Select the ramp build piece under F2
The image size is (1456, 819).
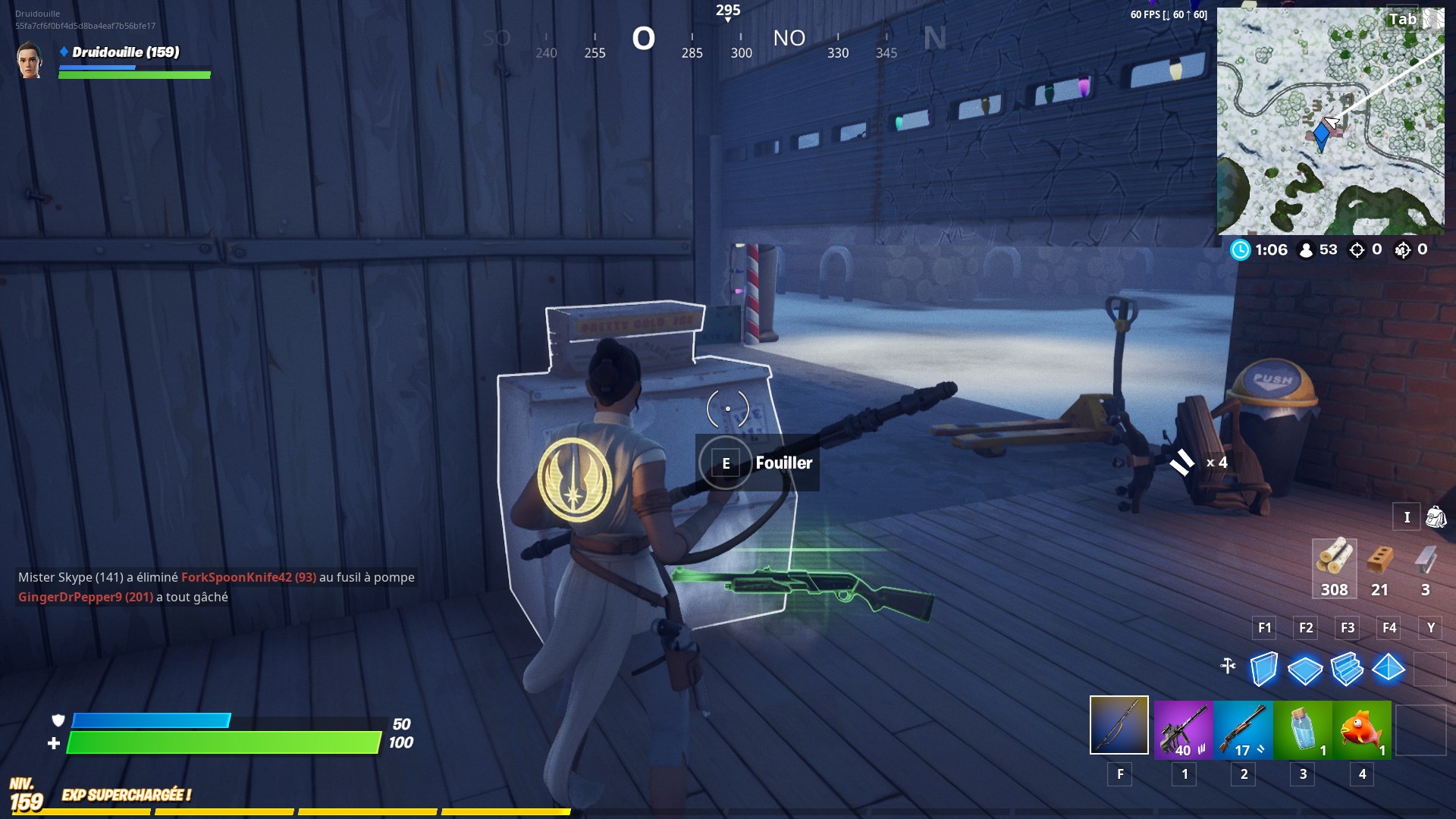(x=1307, y=670)
